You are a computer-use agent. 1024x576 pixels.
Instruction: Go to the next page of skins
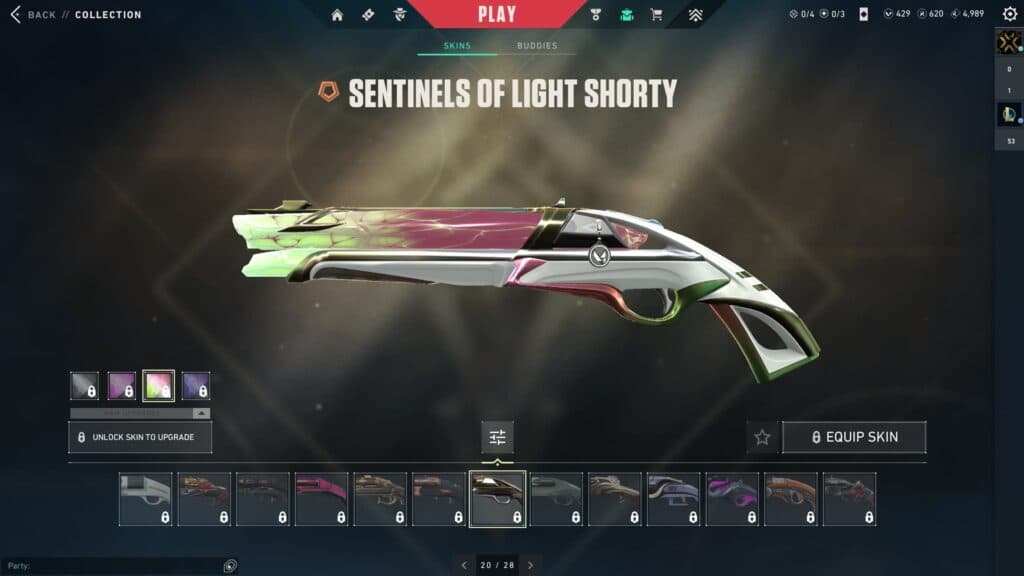530,565
